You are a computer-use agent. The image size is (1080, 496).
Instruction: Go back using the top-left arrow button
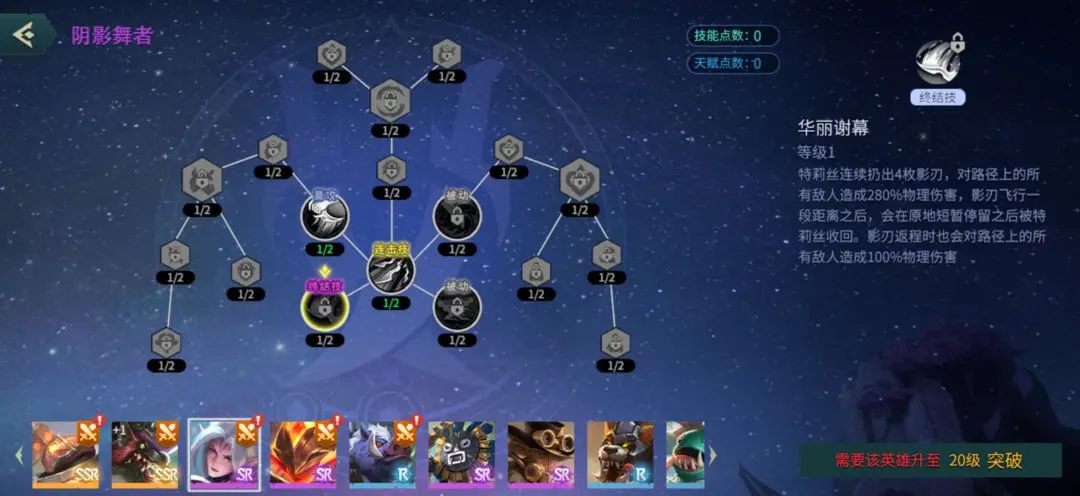[23, 34]
